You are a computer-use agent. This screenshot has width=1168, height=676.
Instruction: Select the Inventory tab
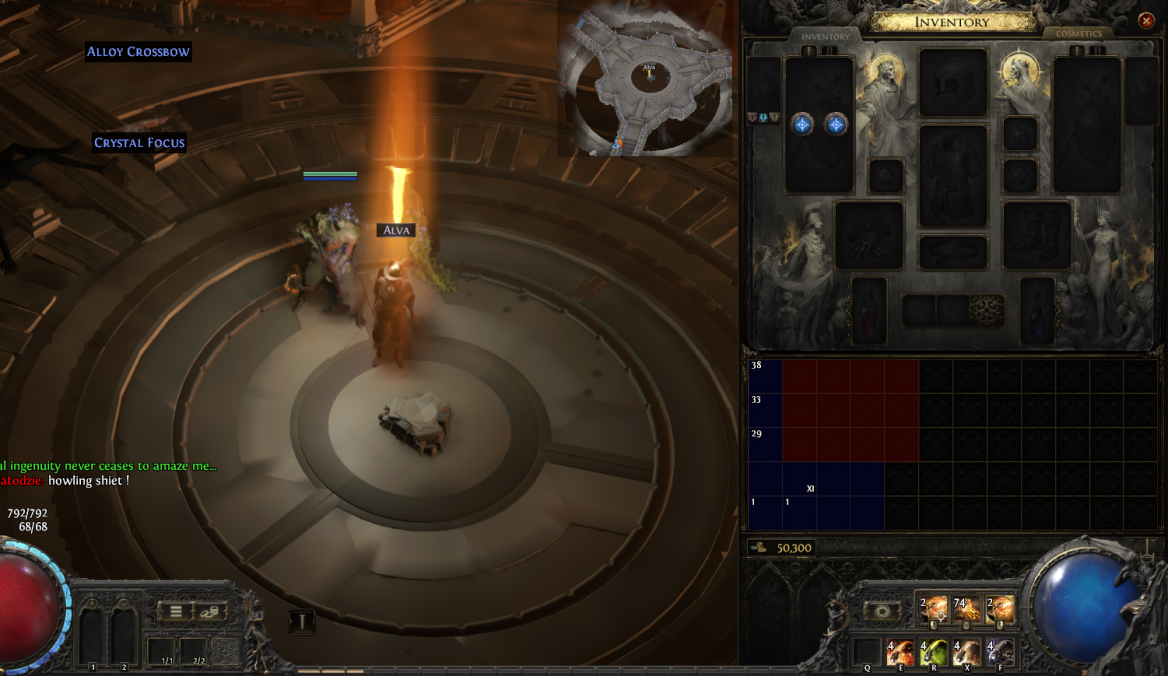pos(825,37)
